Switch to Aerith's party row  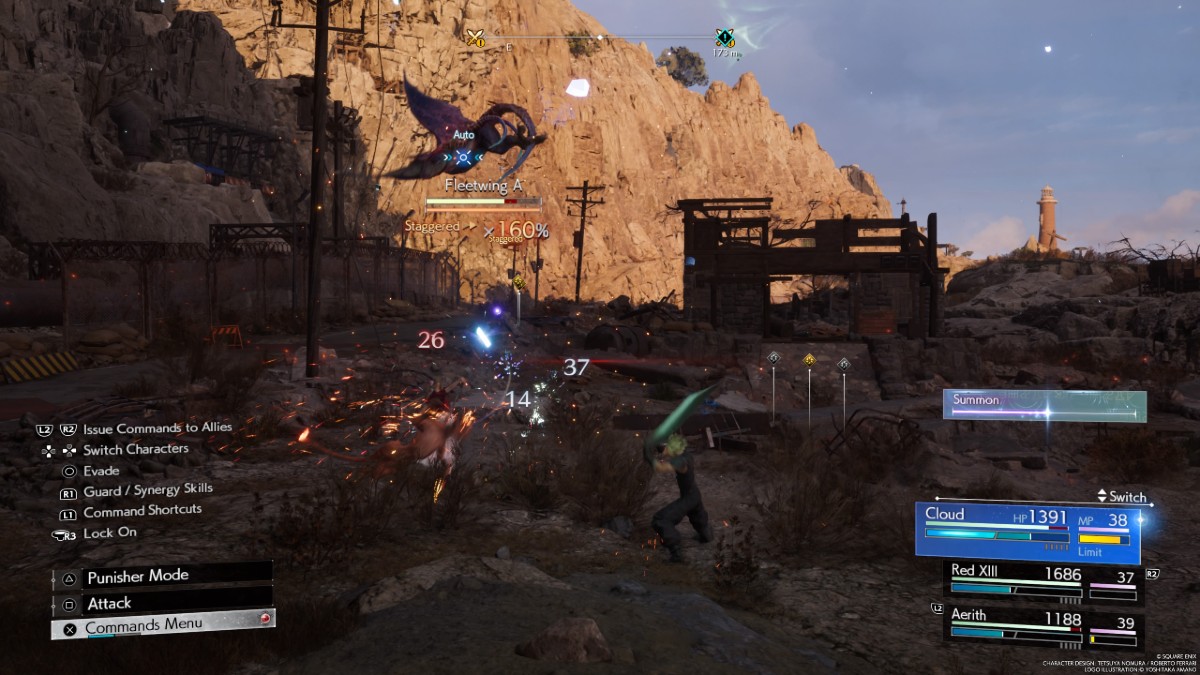(1043, 629)
